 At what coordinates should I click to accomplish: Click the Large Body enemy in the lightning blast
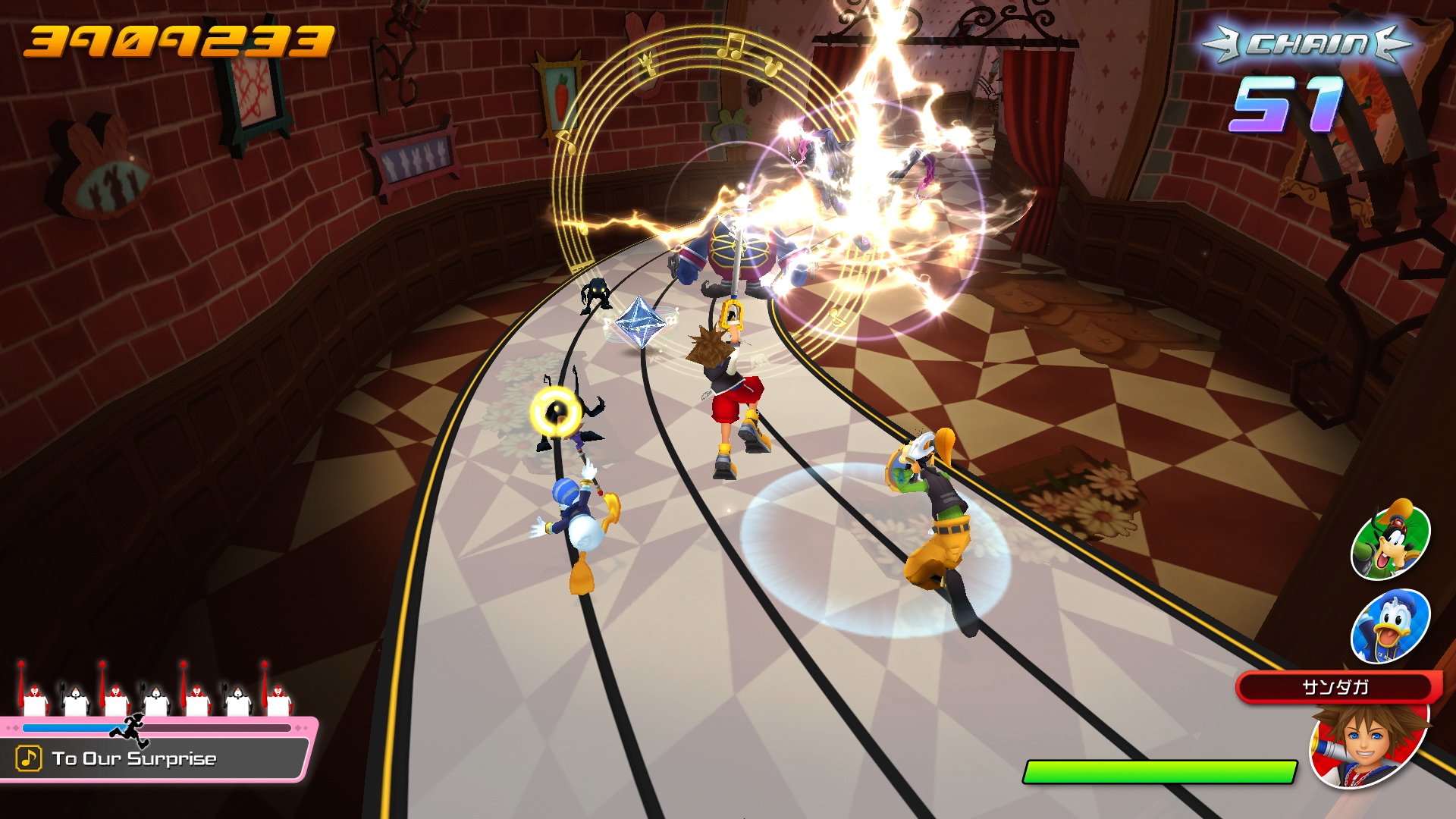pos(739,250)
